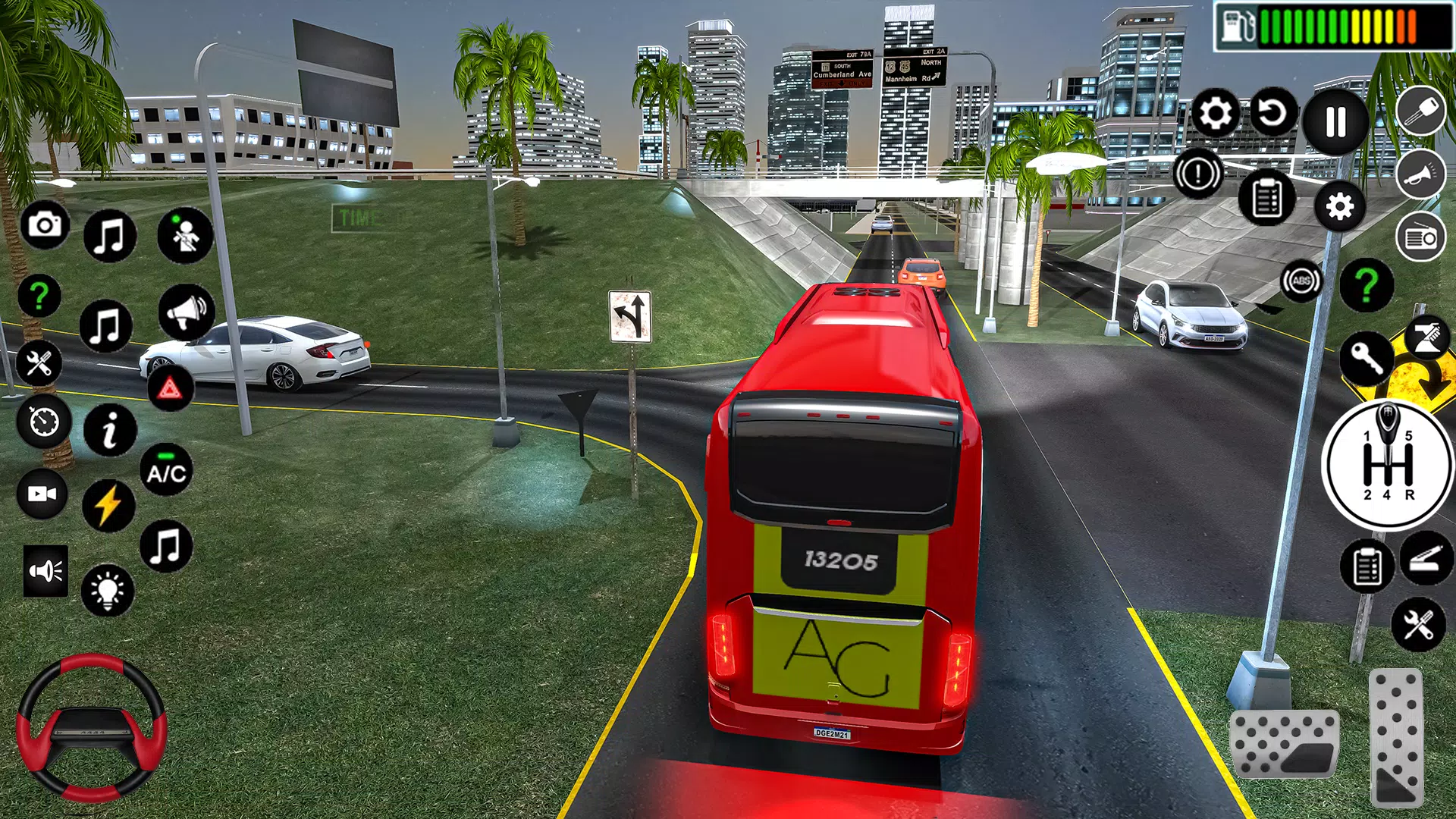Click the stopwatch icon
1456x819 pixels.
point(43,421)
